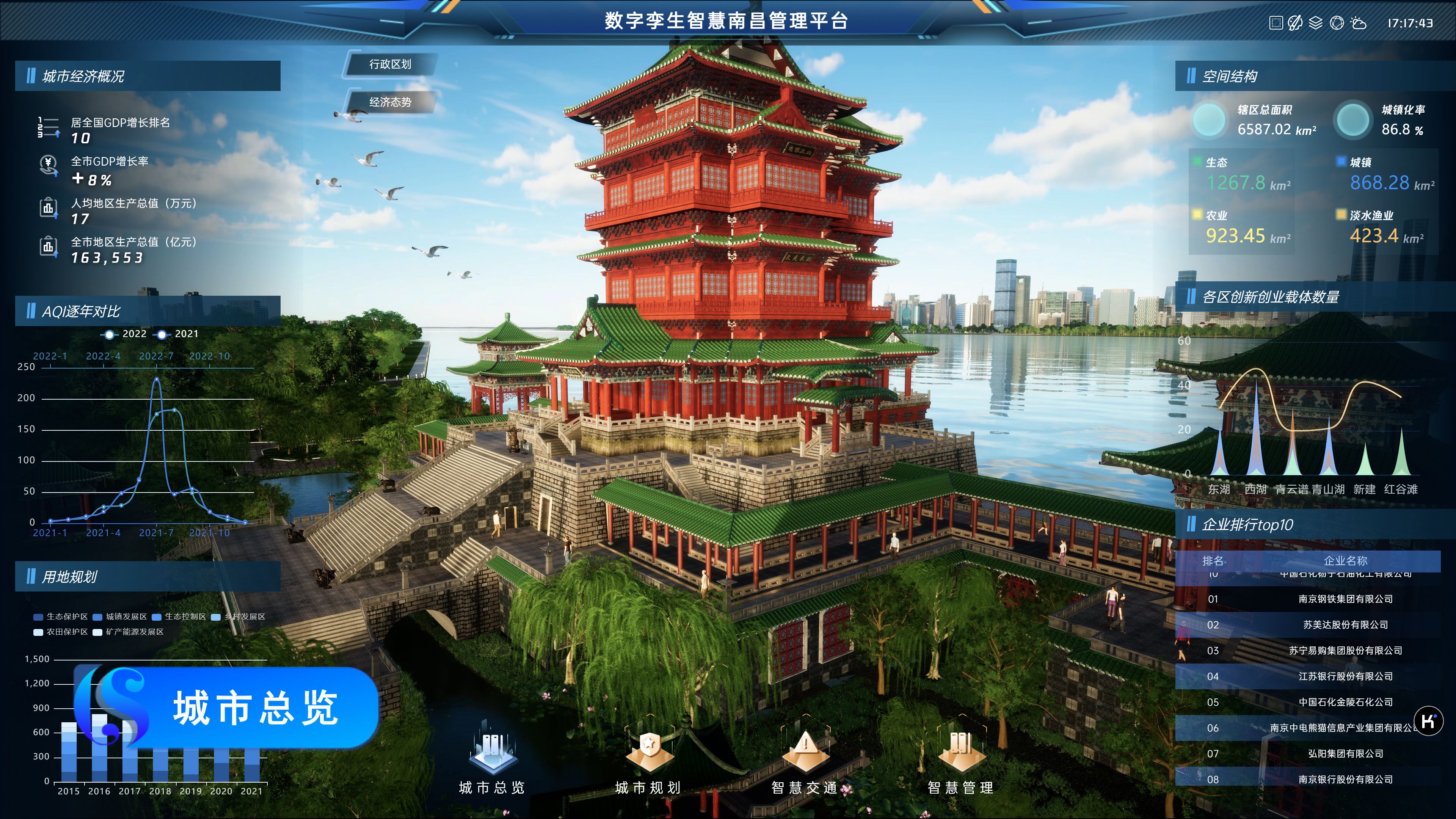Select the 经济态势 button
Image resolution: width=1456 pixels, height=819 pixels.
(390, 102)
